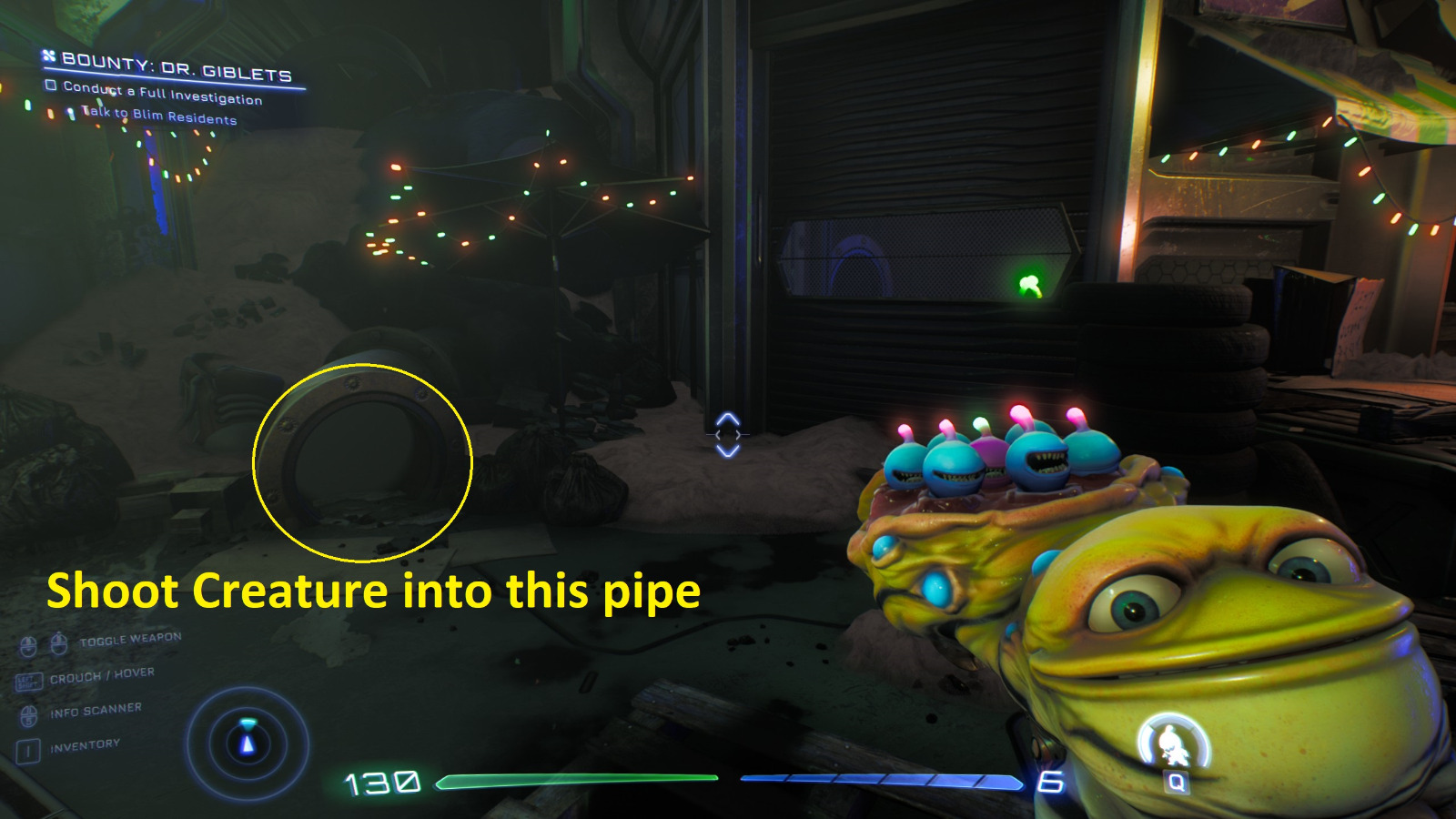The image size is (1456, 819).
Task: Select the mouse button 5 Info Scanner icon
Action: 27,716
